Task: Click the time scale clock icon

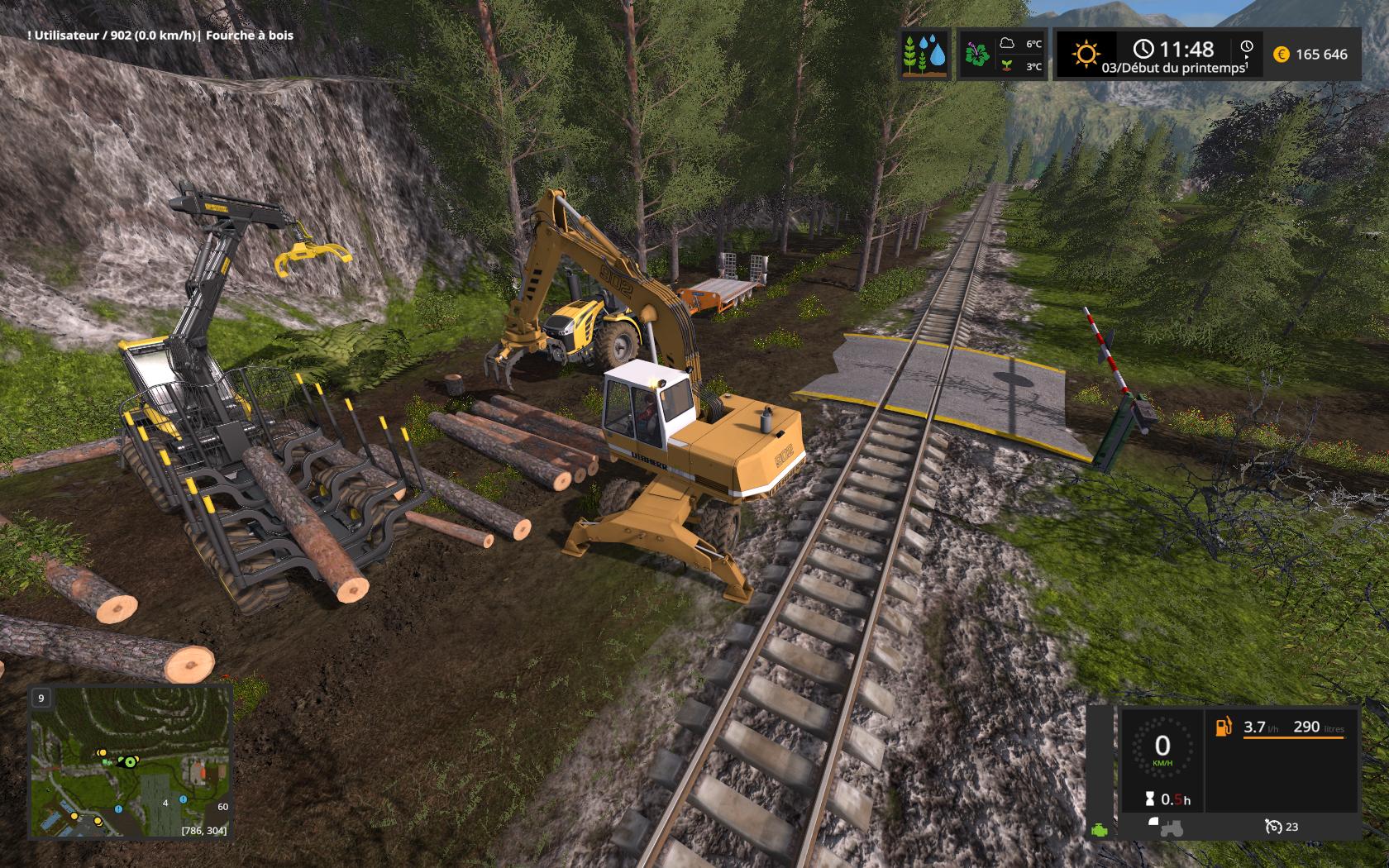Action: click(x=1247, y=49)
